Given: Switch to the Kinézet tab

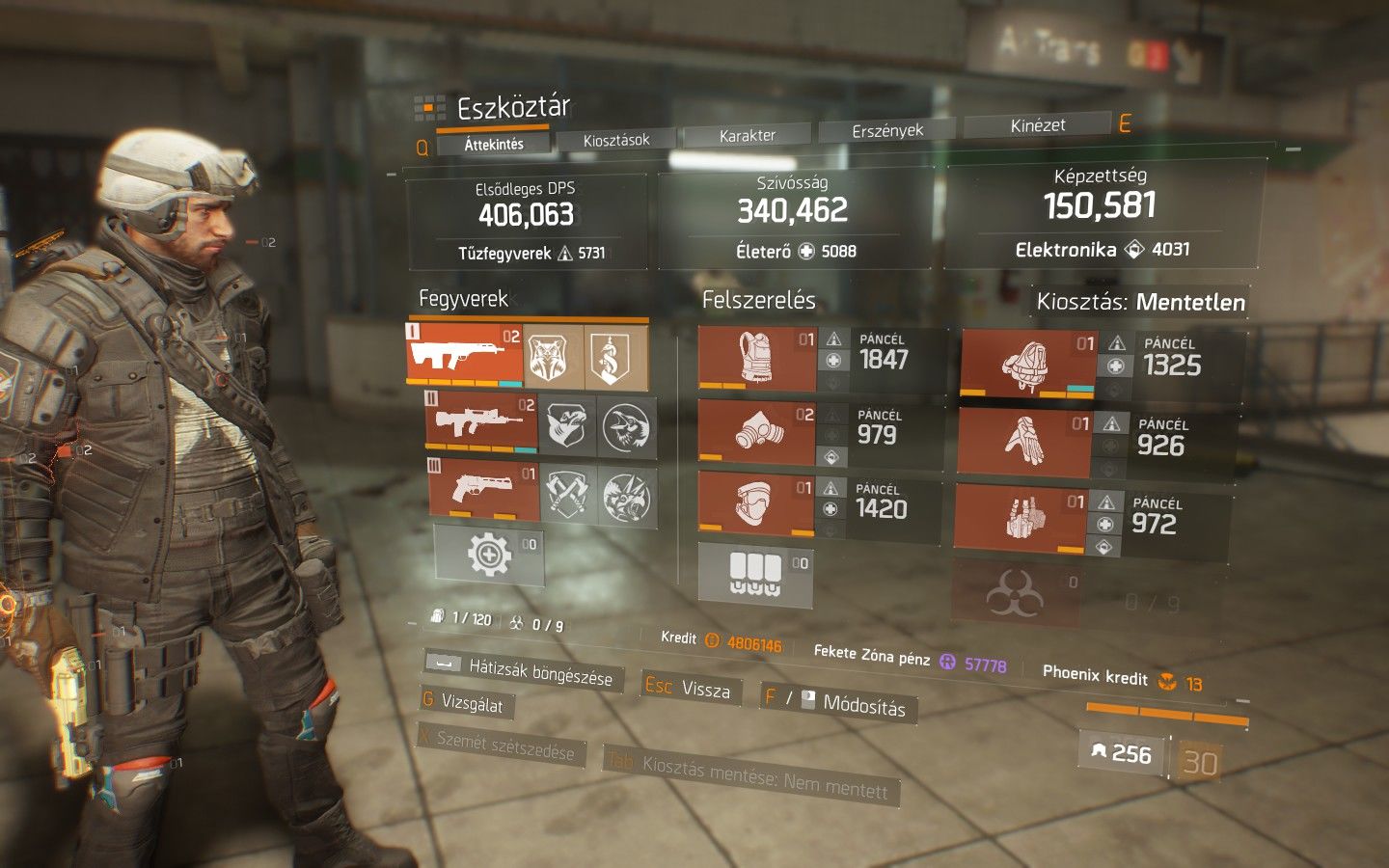Looking at the screenshot, I should pyautogui.click(x=1038, y=125).
